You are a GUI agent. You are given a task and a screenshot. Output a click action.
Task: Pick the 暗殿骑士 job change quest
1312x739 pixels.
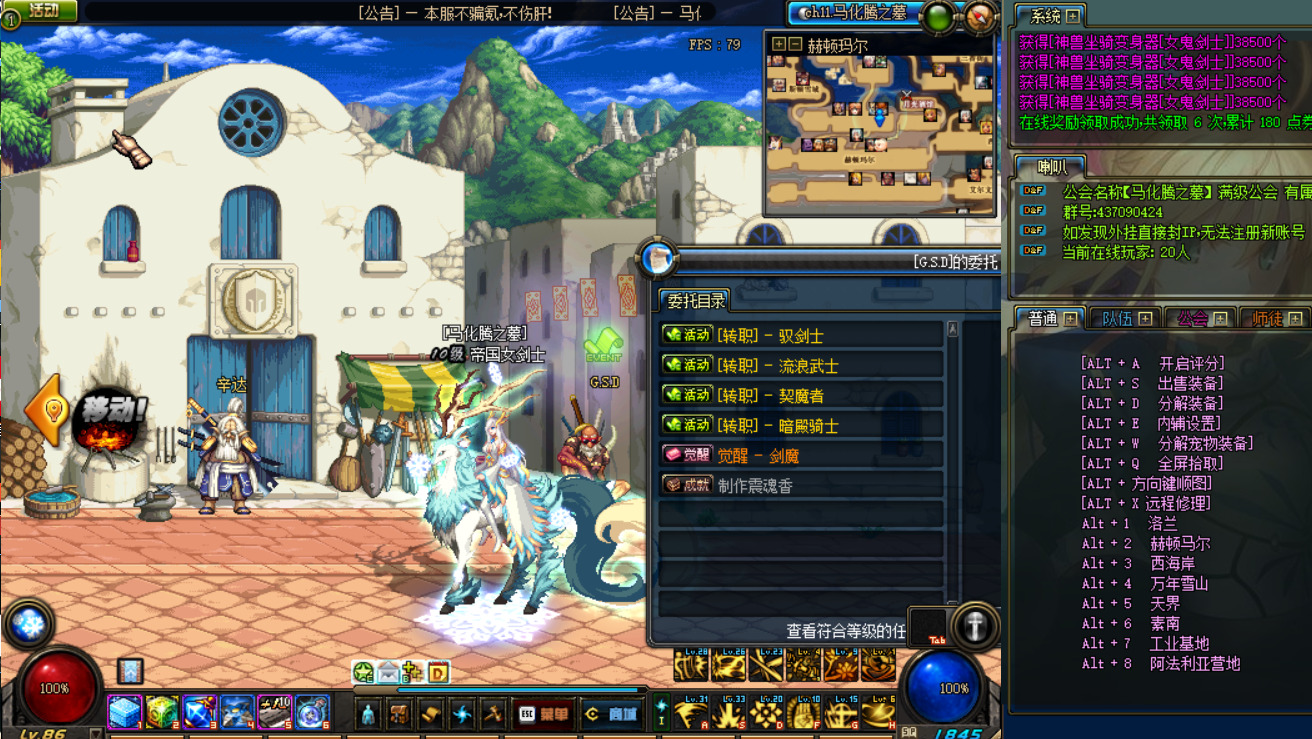coord(800,425)
